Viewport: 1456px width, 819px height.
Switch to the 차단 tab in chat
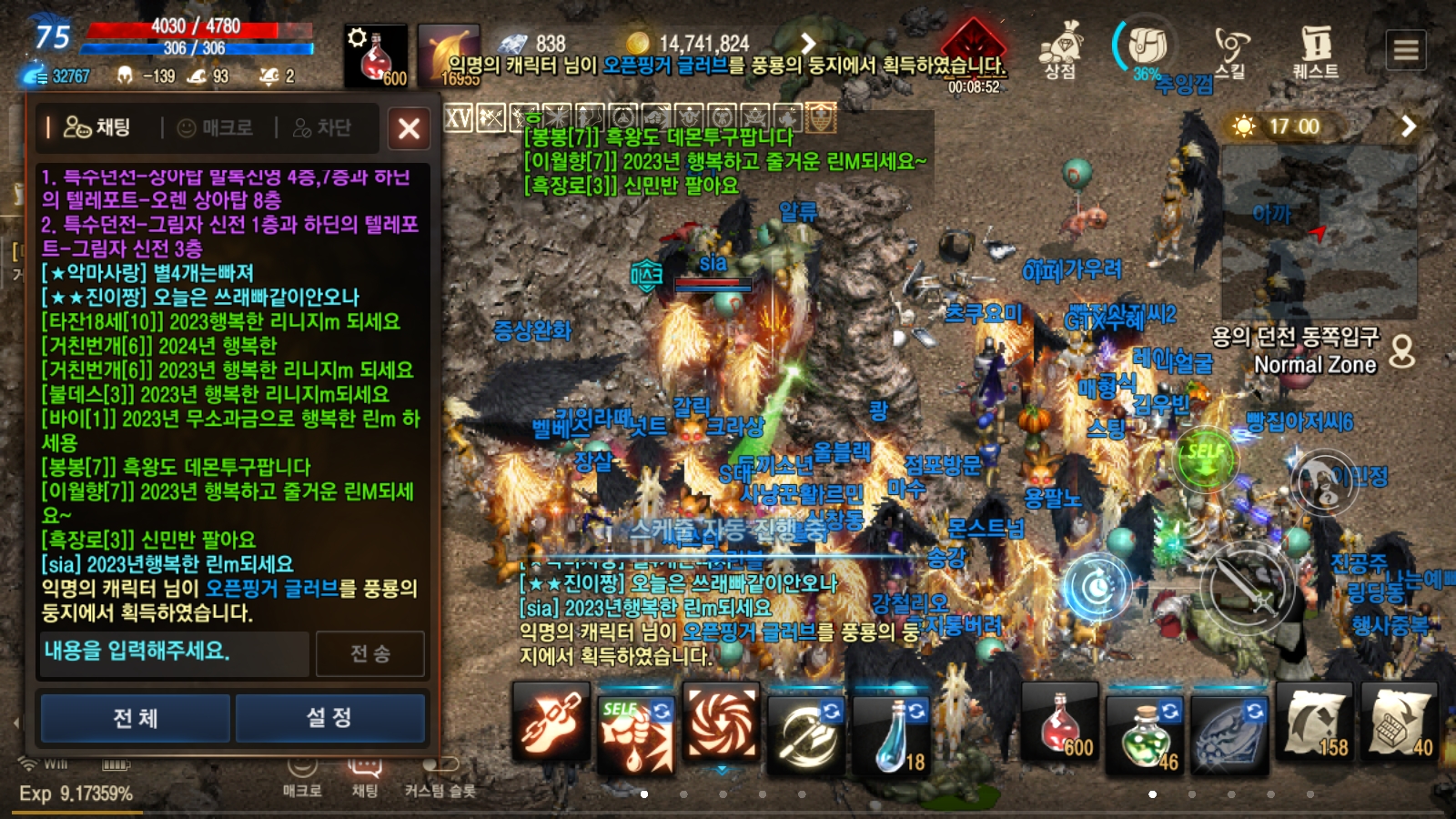(x=323, y=128)
